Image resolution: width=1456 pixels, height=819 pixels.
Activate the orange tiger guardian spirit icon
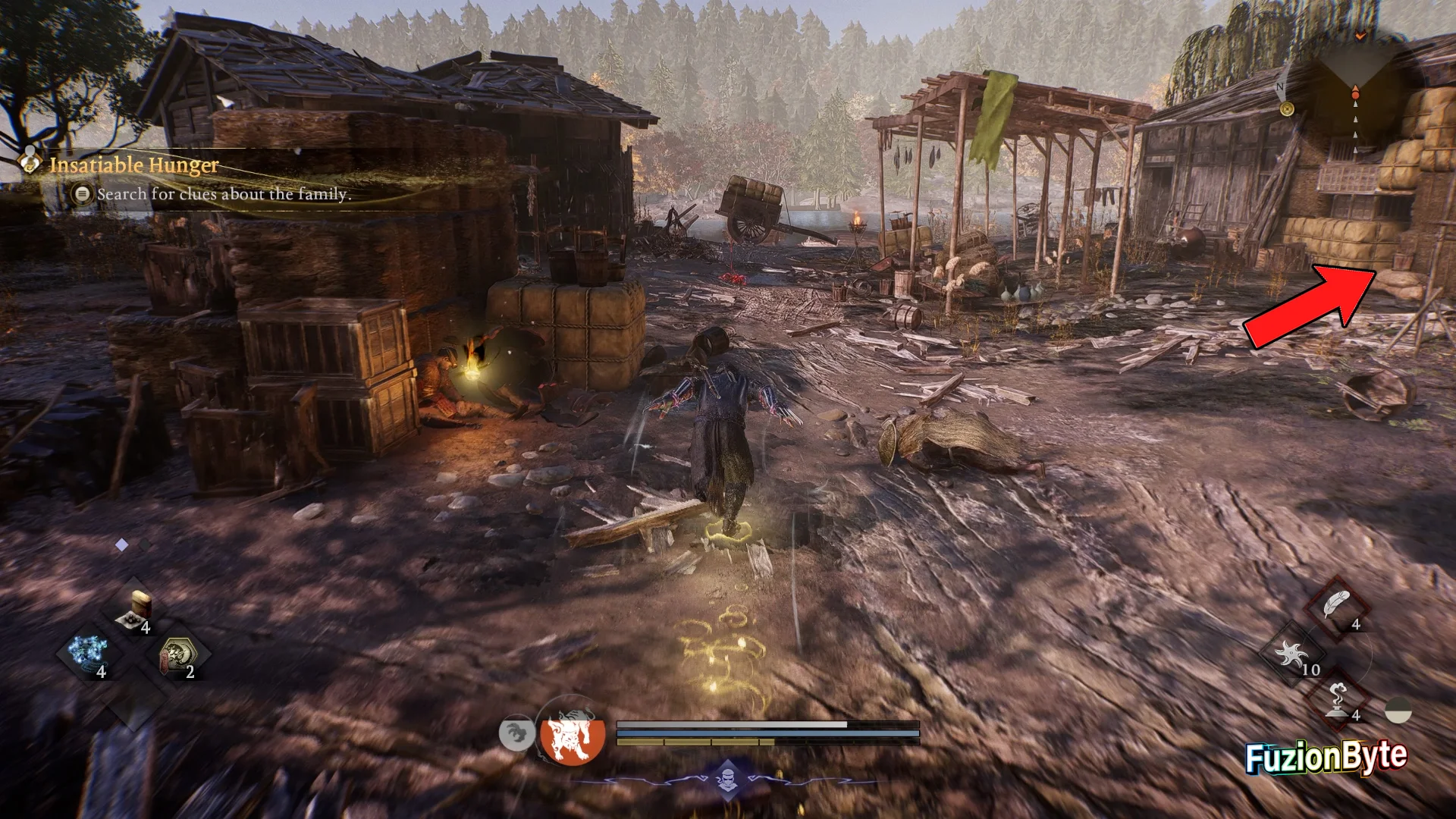[573, 735]
